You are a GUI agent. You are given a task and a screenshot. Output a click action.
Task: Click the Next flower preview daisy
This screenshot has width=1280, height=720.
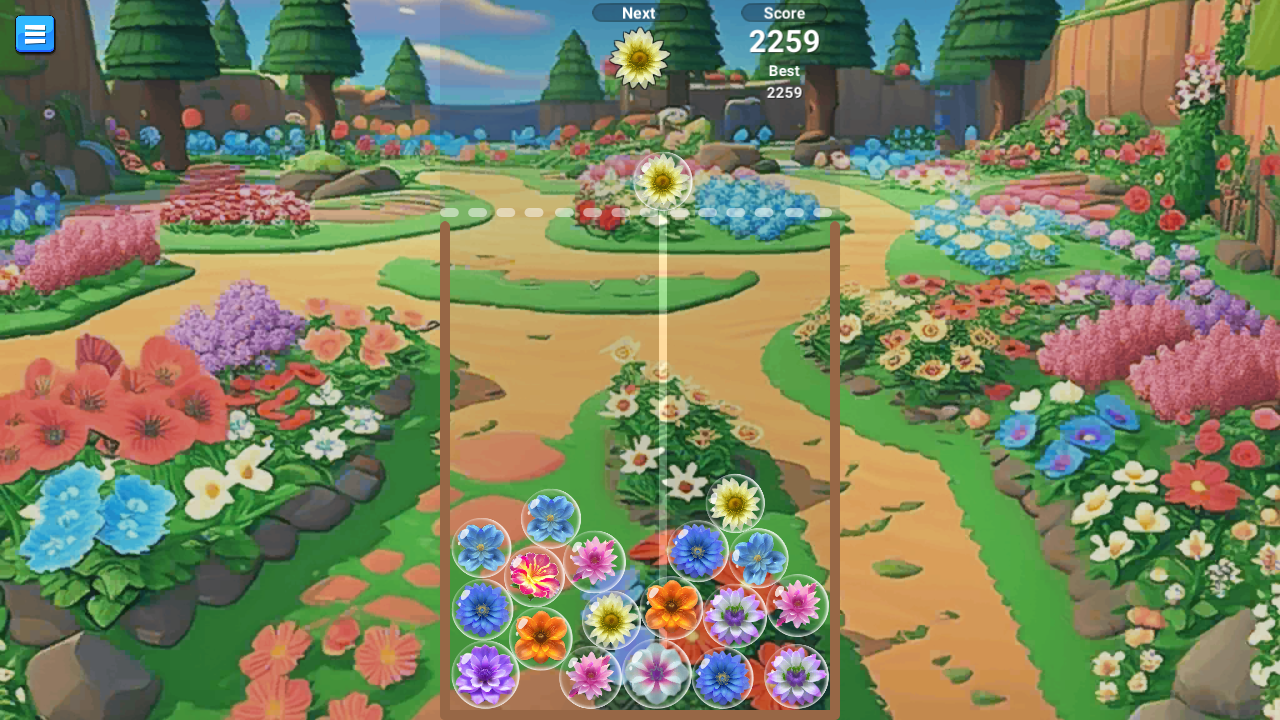[638, 57]
